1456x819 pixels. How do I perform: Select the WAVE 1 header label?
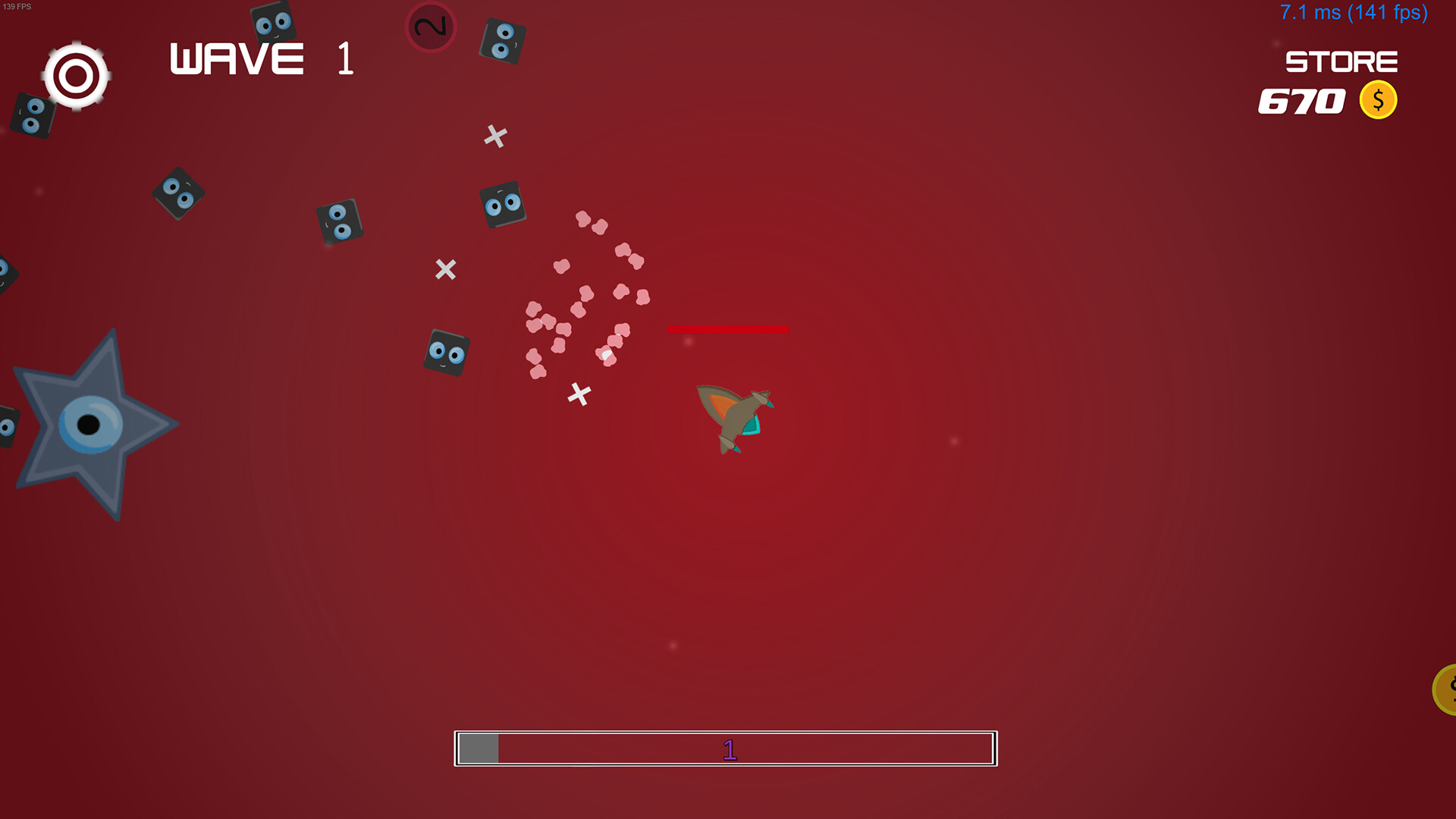(x=258, y=59)
